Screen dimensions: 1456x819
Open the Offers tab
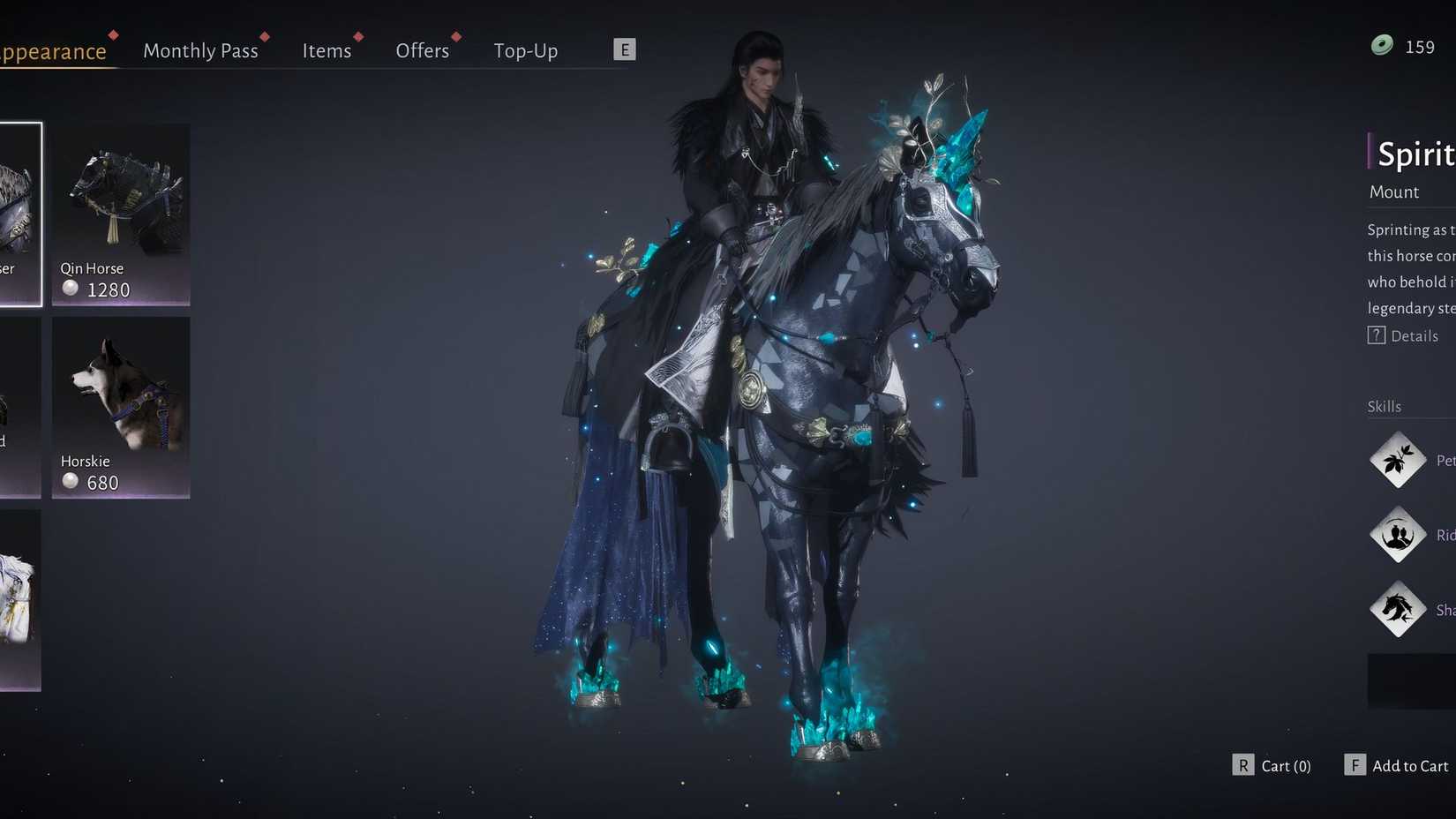pos(422,51)
